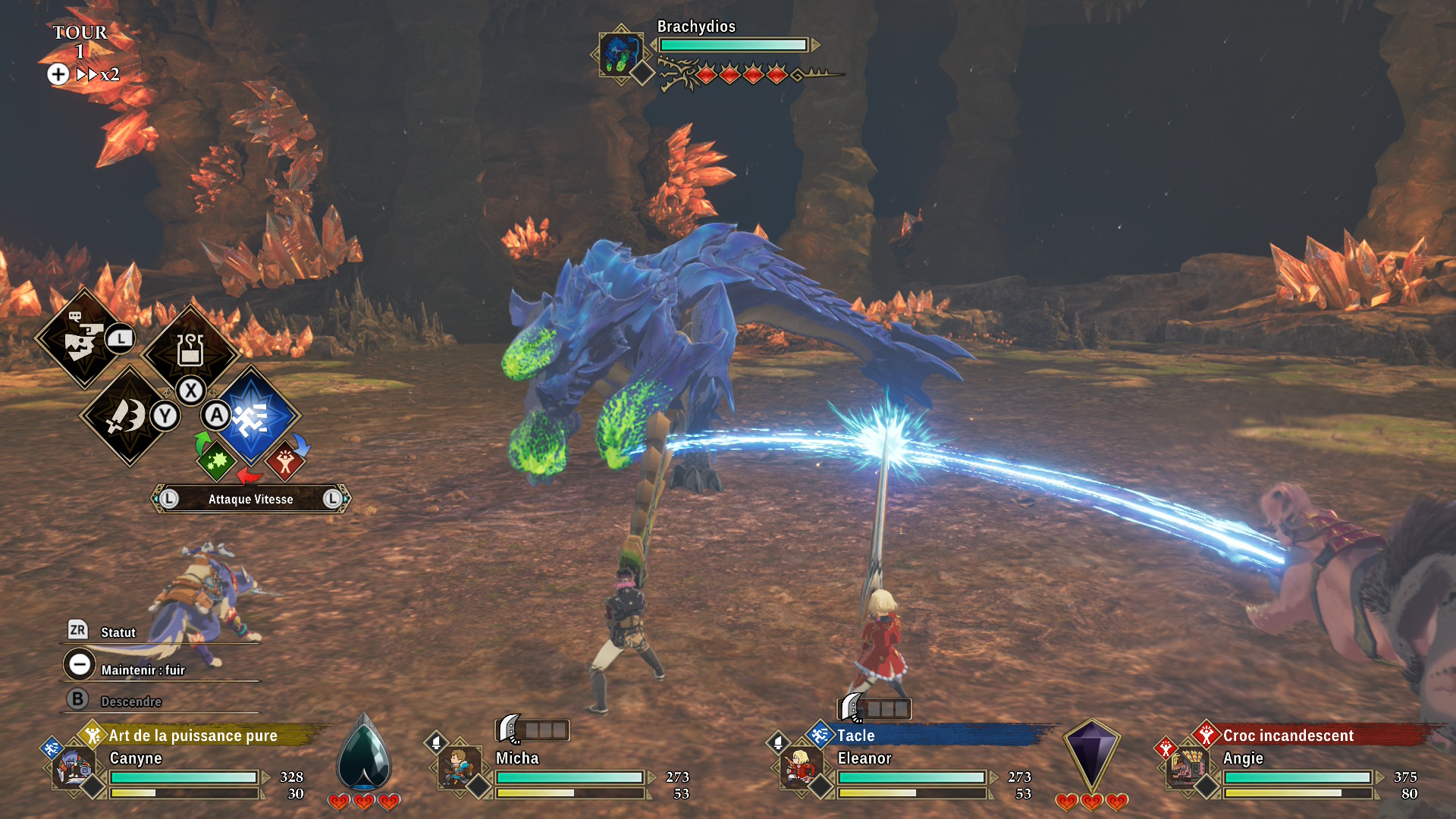The height and width of the screenshot is (819, 1456).
Task: Select Canyne's portrait in the party bar
Action: point(74,768)
